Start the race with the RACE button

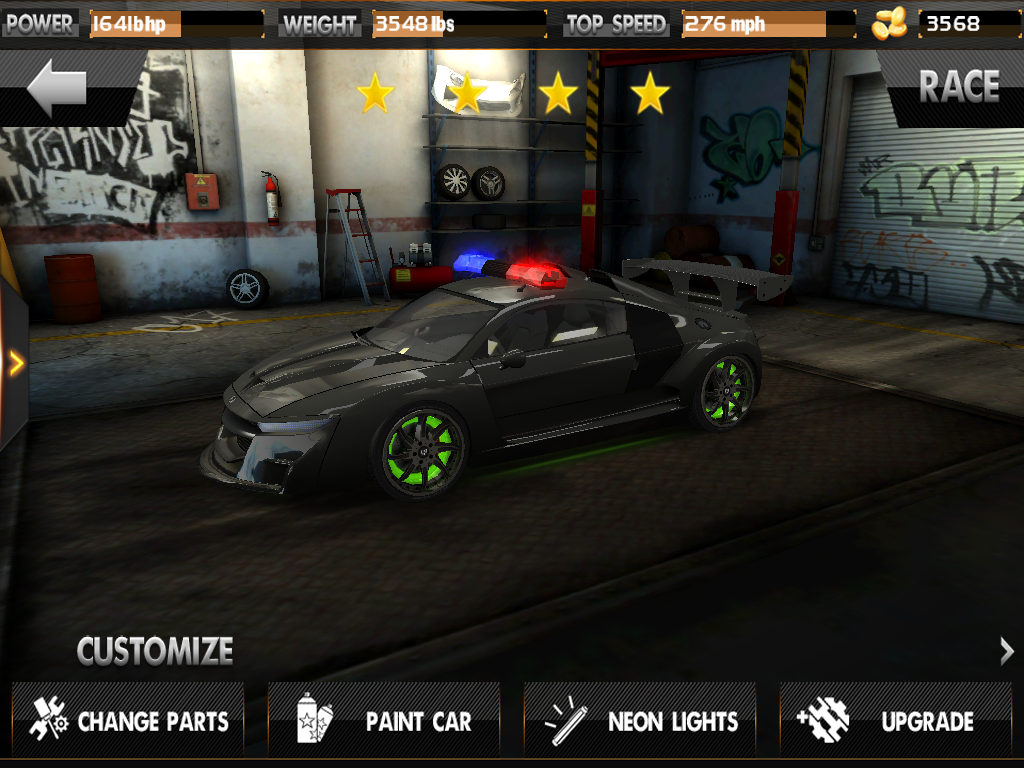[958, 88]
